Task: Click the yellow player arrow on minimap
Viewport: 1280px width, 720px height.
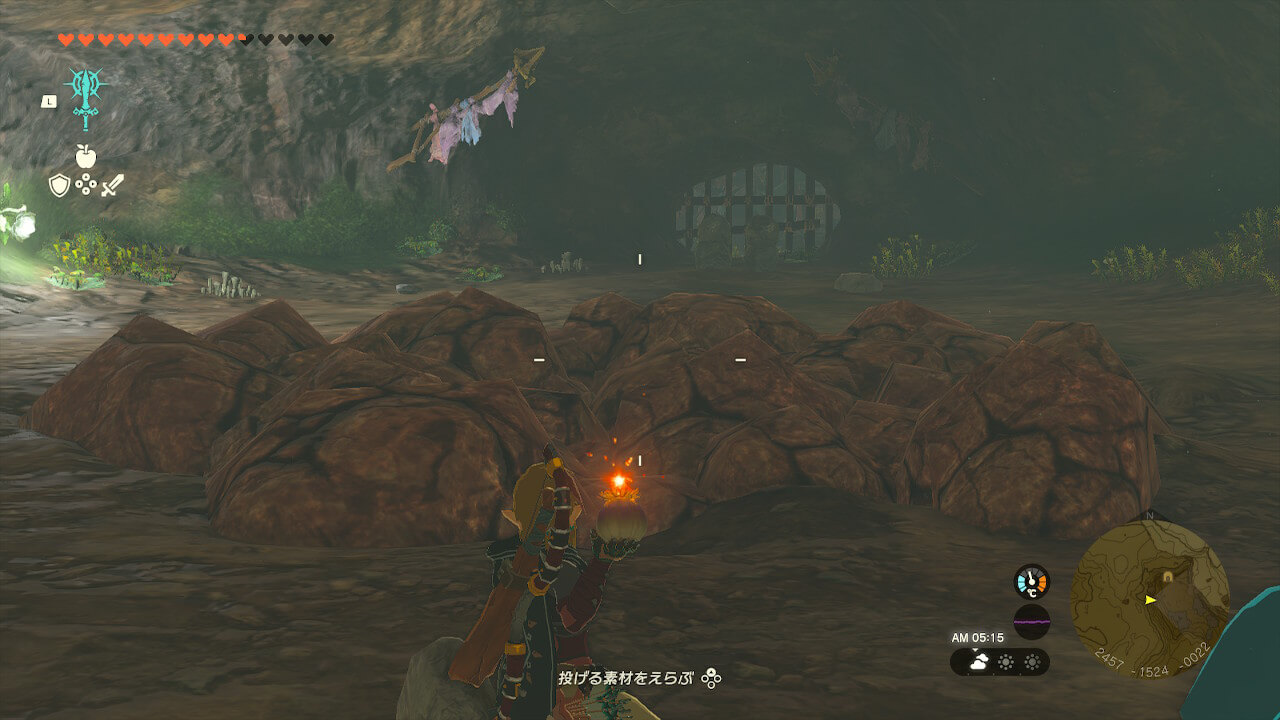Action: click(x=1151, y=600)
